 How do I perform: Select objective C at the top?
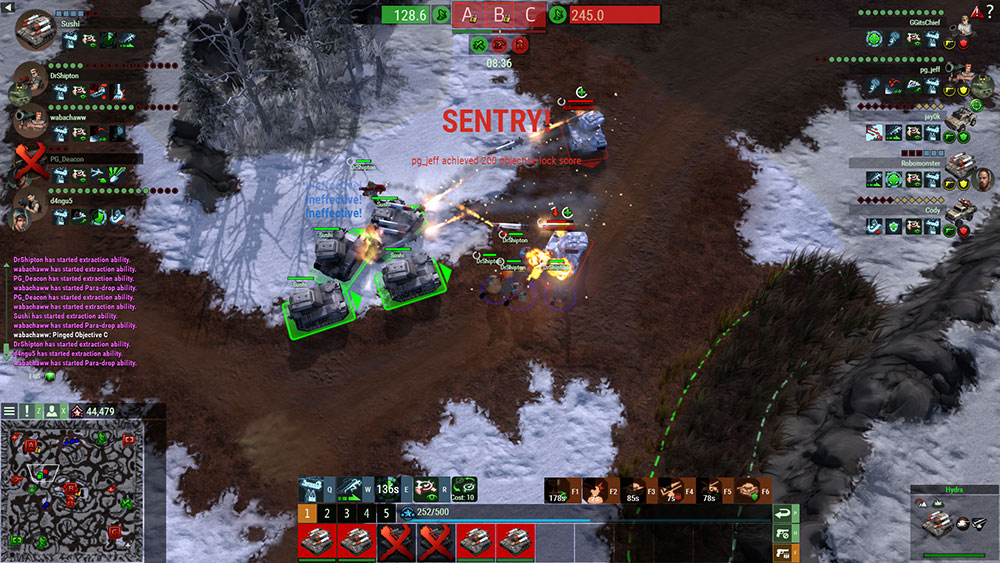(x=530, y=15)
